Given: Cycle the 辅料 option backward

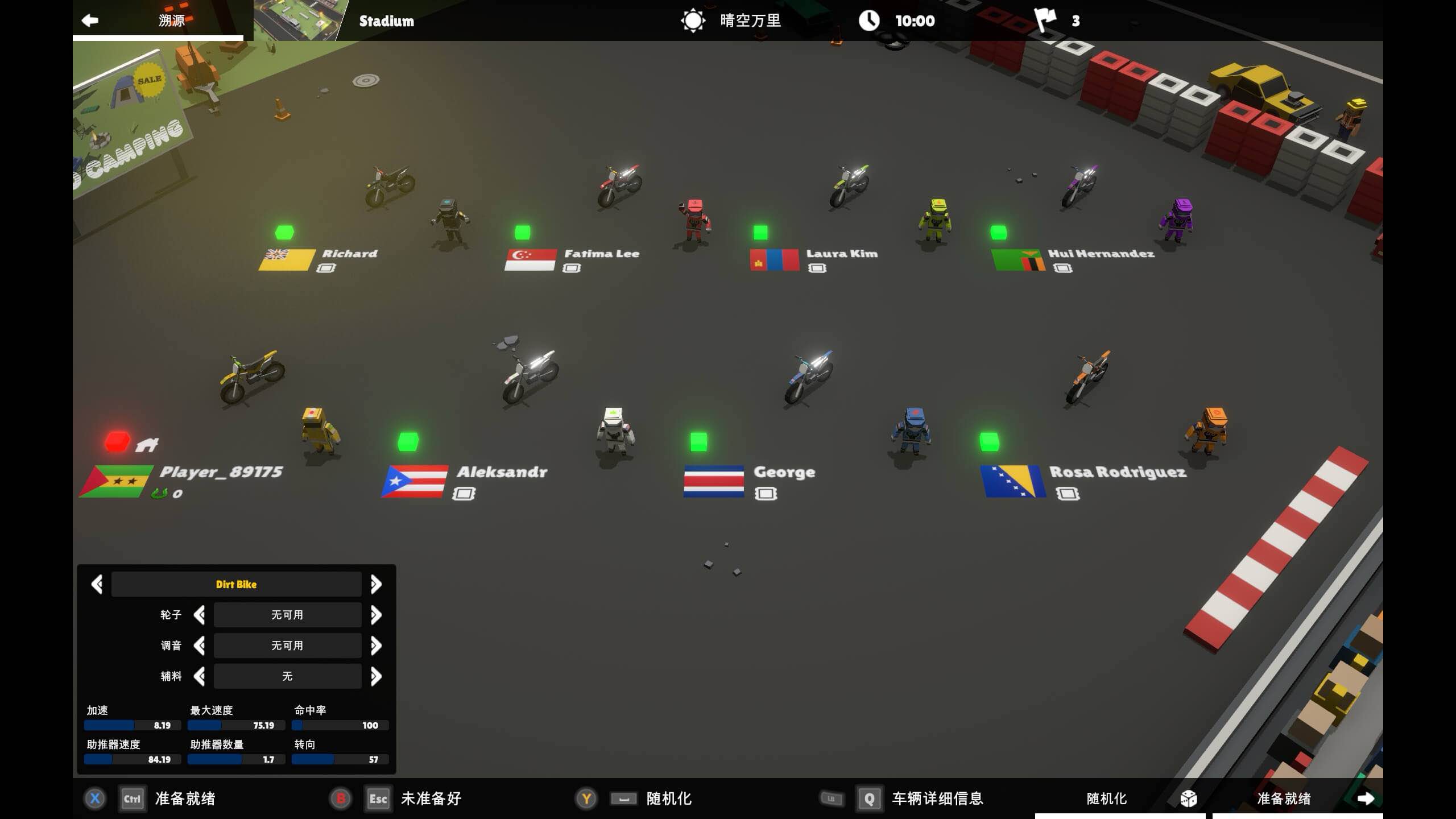Looking at the screenshot, I should point(199,676).
